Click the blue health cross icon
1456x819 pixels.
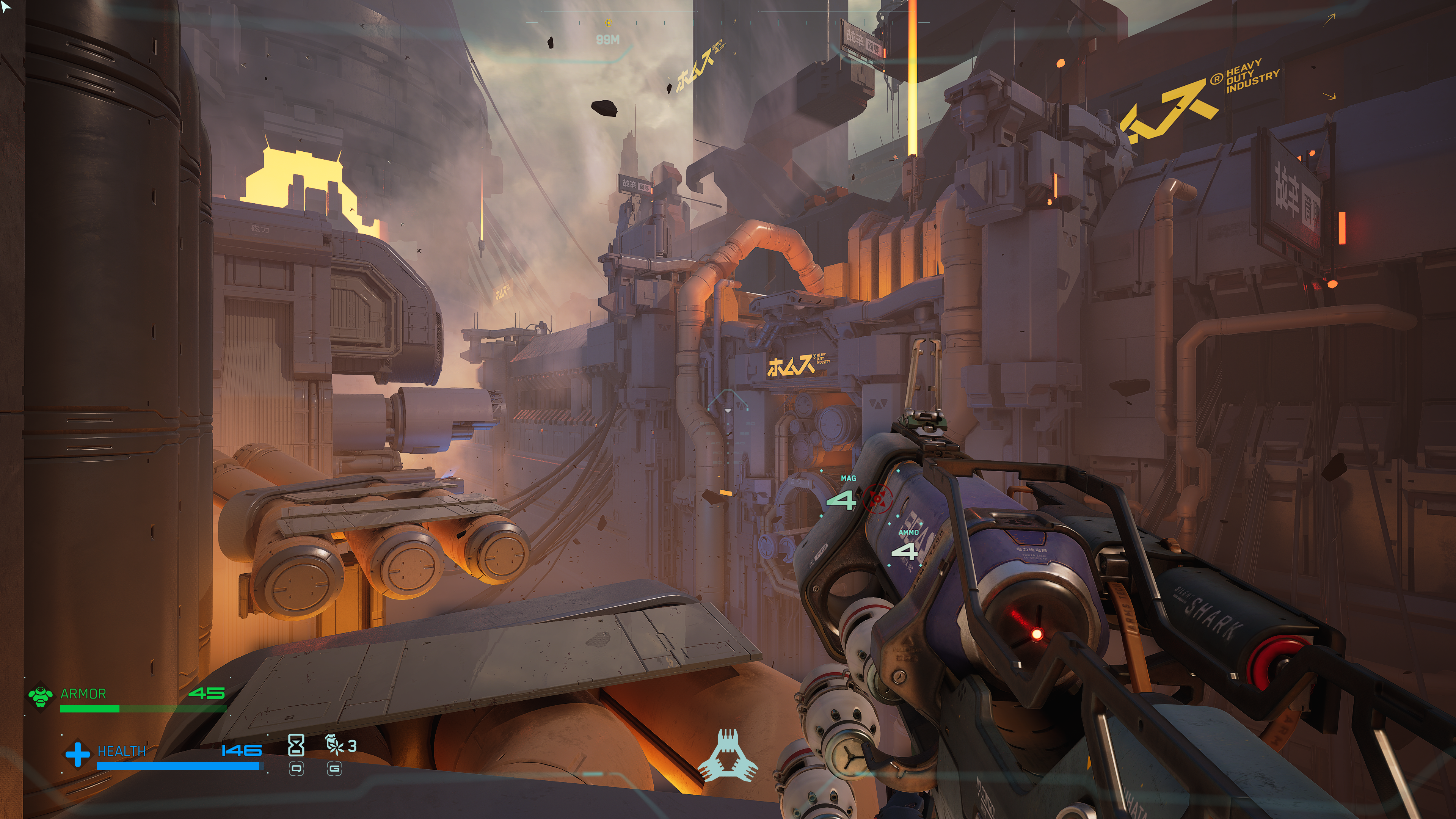coord(77,753)
